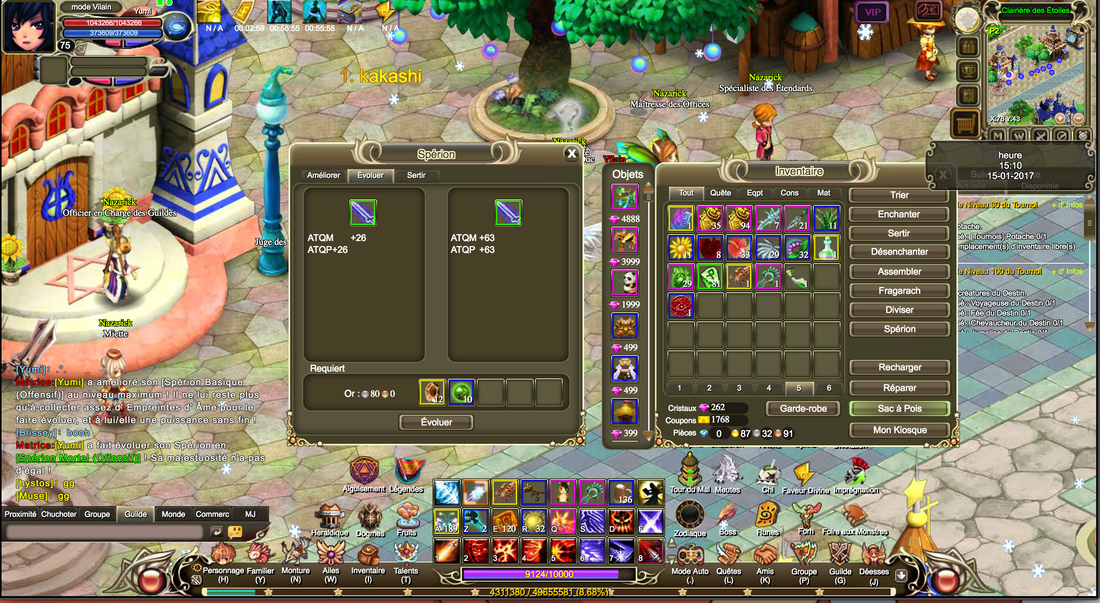Switch to the Mat inventory tab

[823, 193]
